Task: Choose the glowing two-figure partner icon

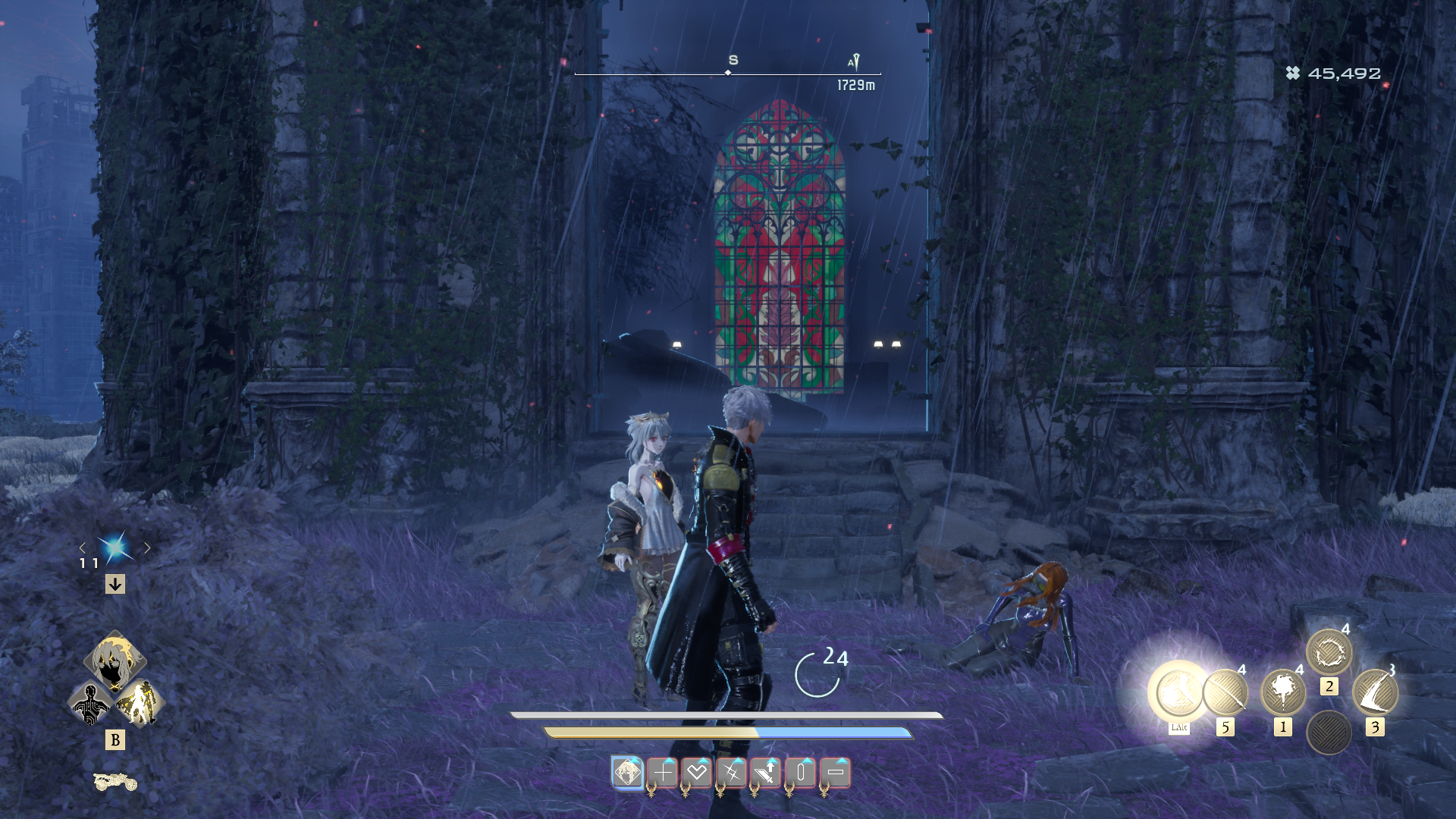Action: pyautogui.click(x=140, y=704)
